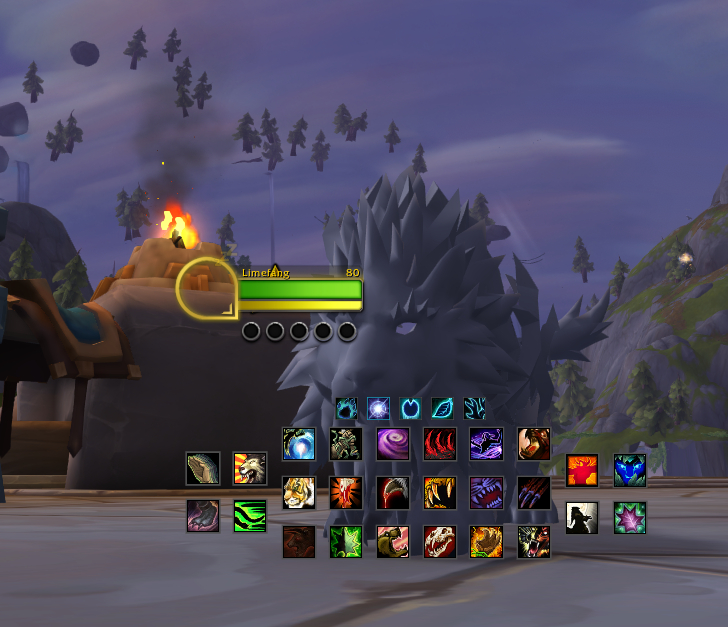
Task: Use the orange paw swipe ability
Action: point(487,541)
